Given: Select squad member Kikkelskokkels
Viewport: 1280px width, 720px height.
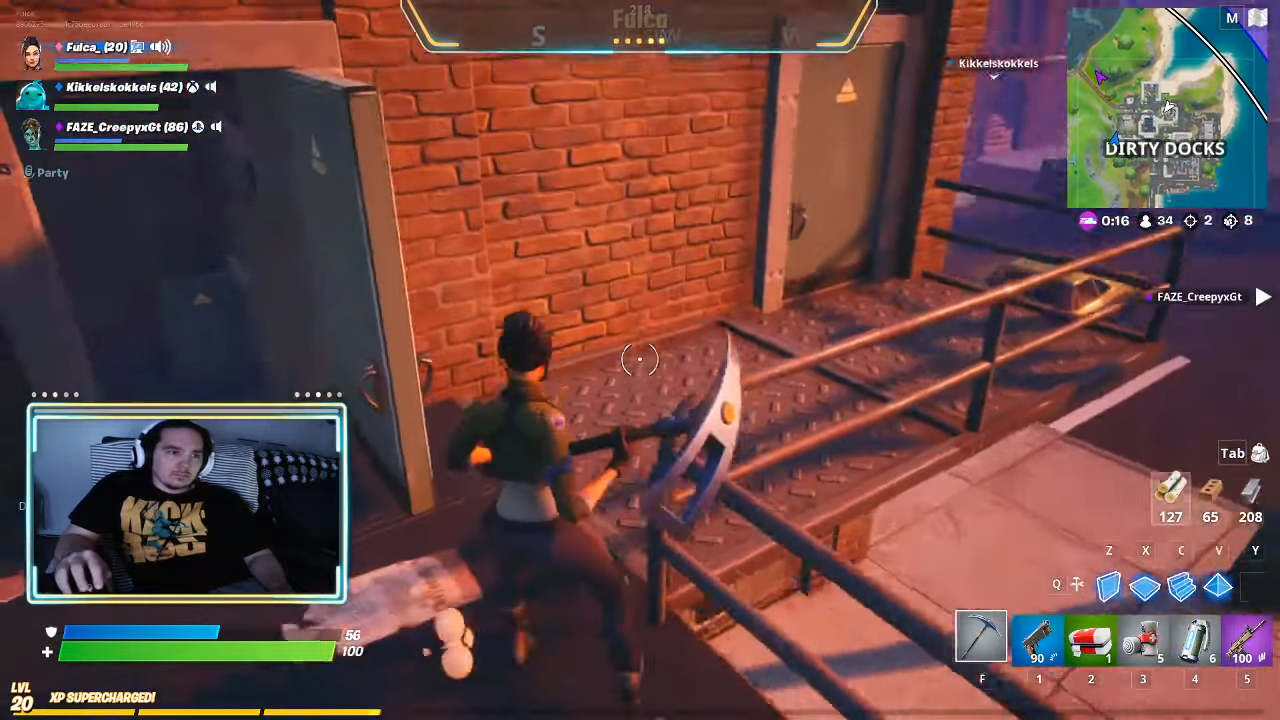Looking at the screenshot, I should (x=124, y=87).
